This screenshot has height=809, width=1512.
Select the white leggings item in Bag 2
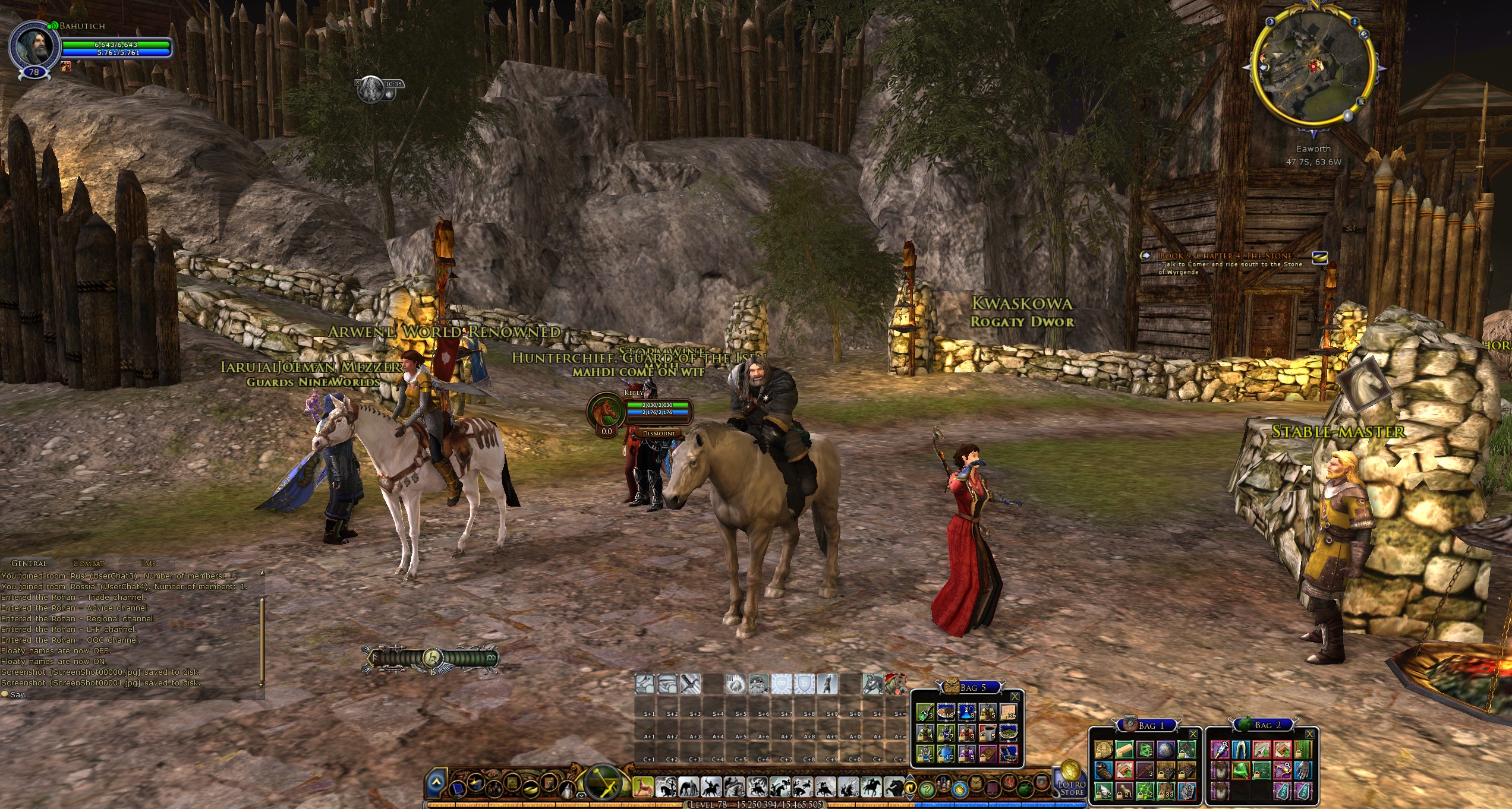coord(1240,750)
